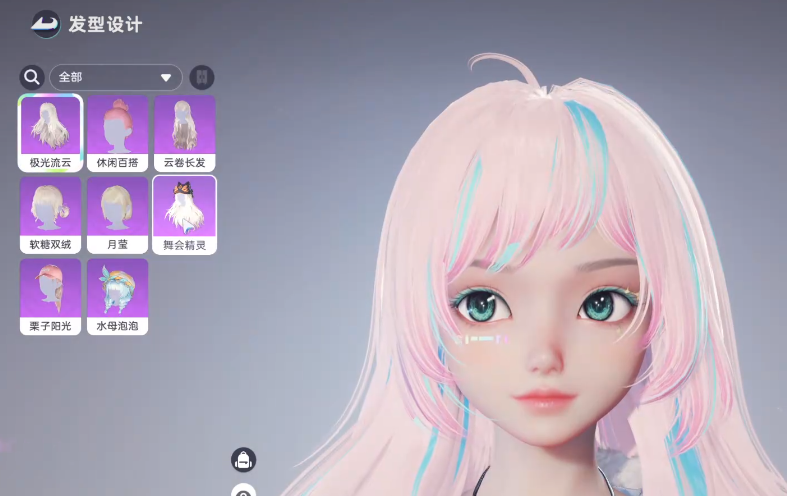Open the backpack icon button

coord(243,459)
